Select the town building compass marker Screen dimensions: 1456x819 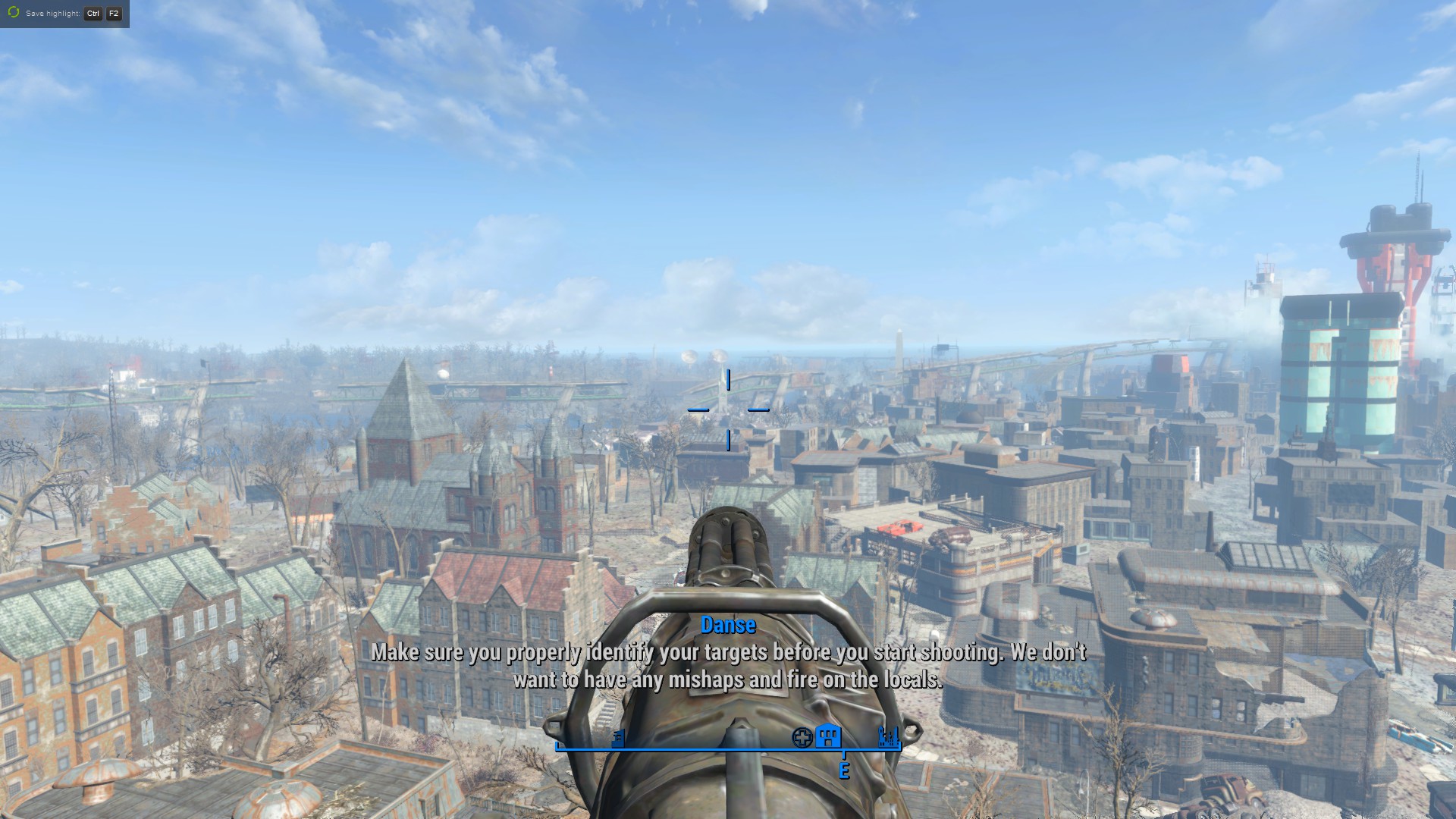coord(828,736)
